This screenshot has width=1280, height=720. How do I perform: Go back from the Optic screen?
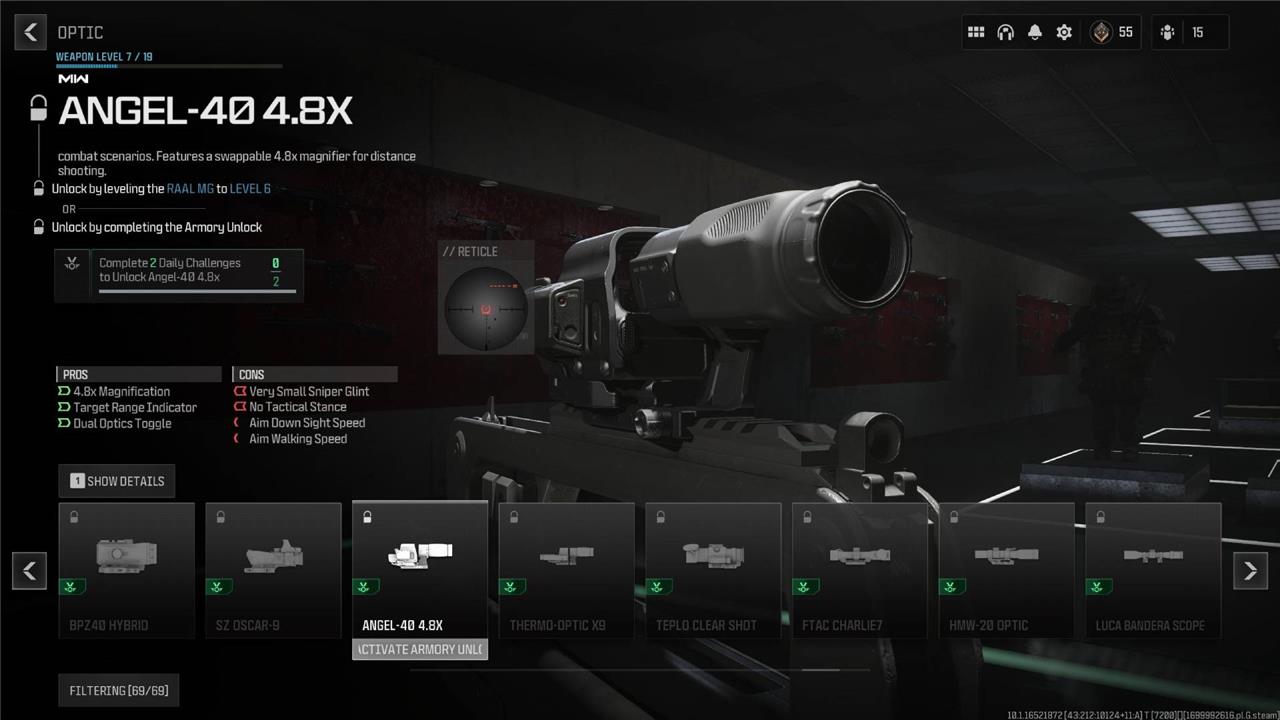(31, 32)
